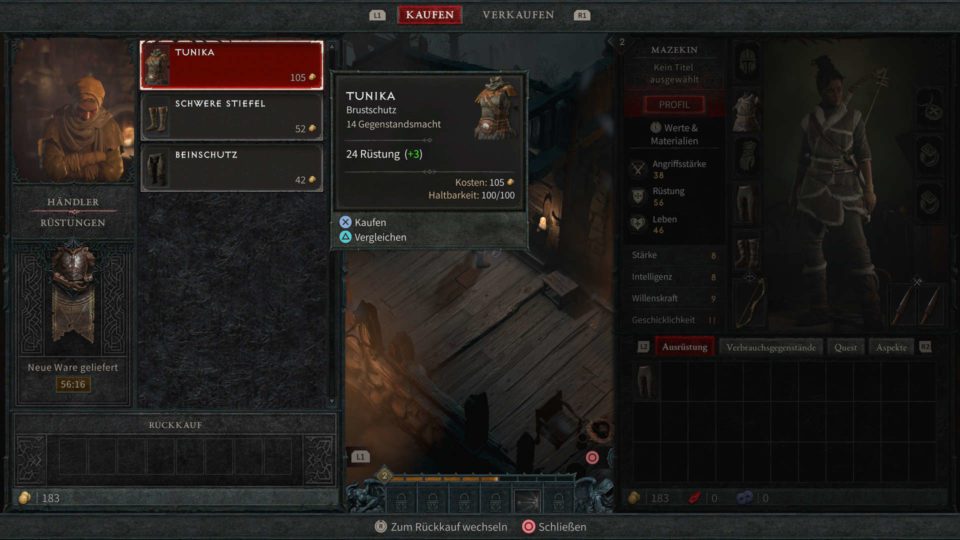Click the equipped helmet slot

point(747,63)
